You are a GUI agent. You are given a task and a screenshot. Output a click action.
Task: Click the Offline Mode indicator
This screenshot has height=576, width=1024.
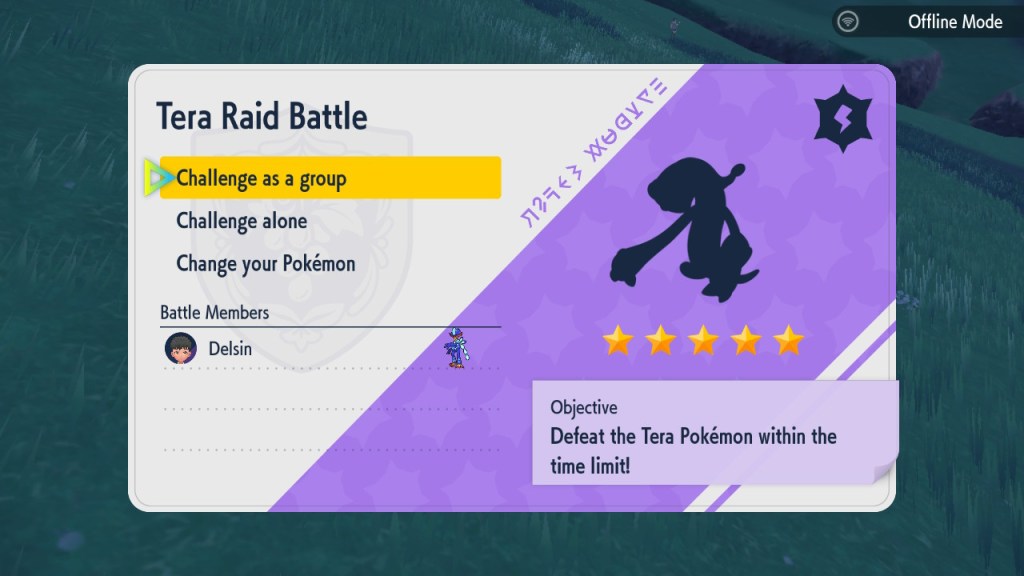click(x=927, y=21)
